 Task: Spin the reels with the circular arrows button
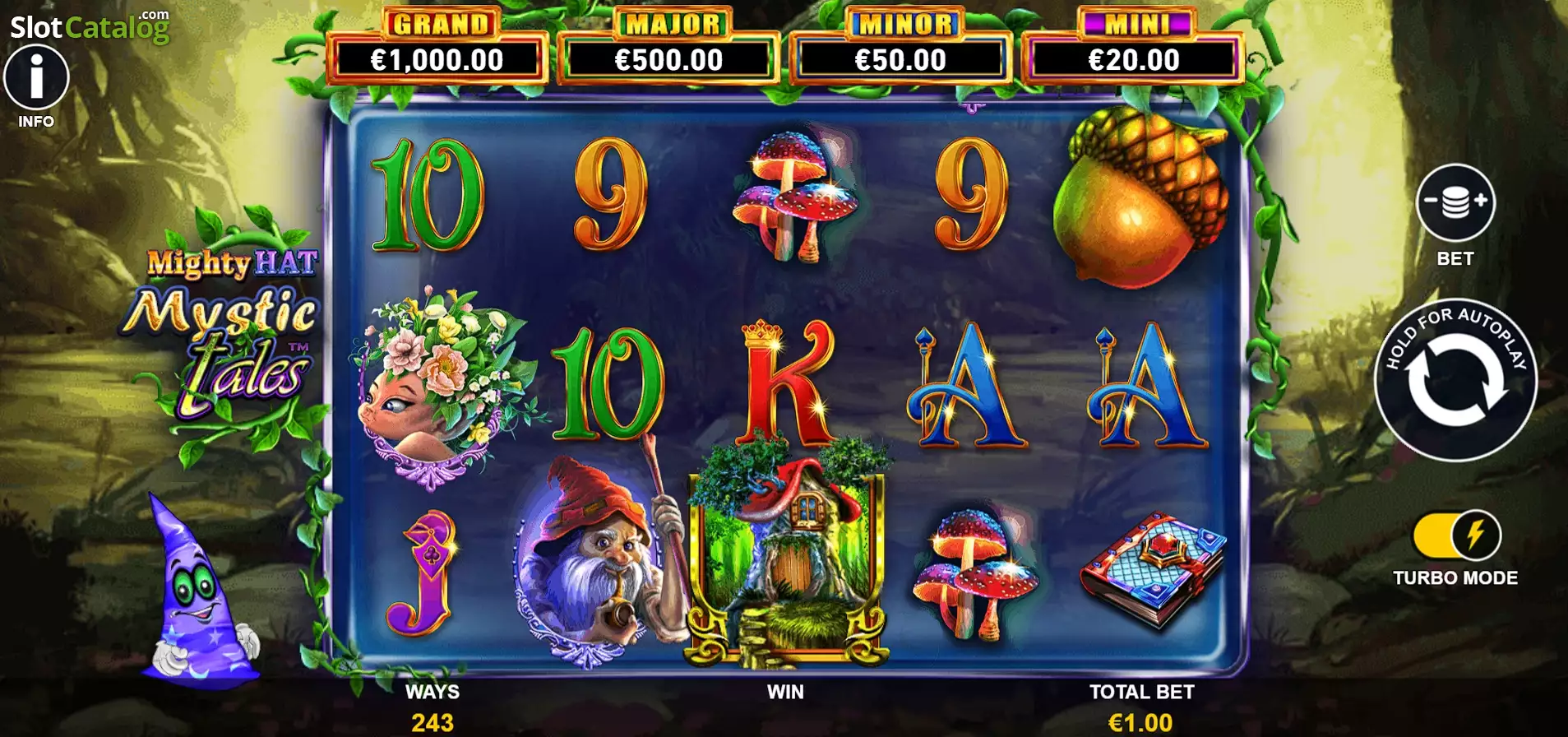pos(1455,380)
